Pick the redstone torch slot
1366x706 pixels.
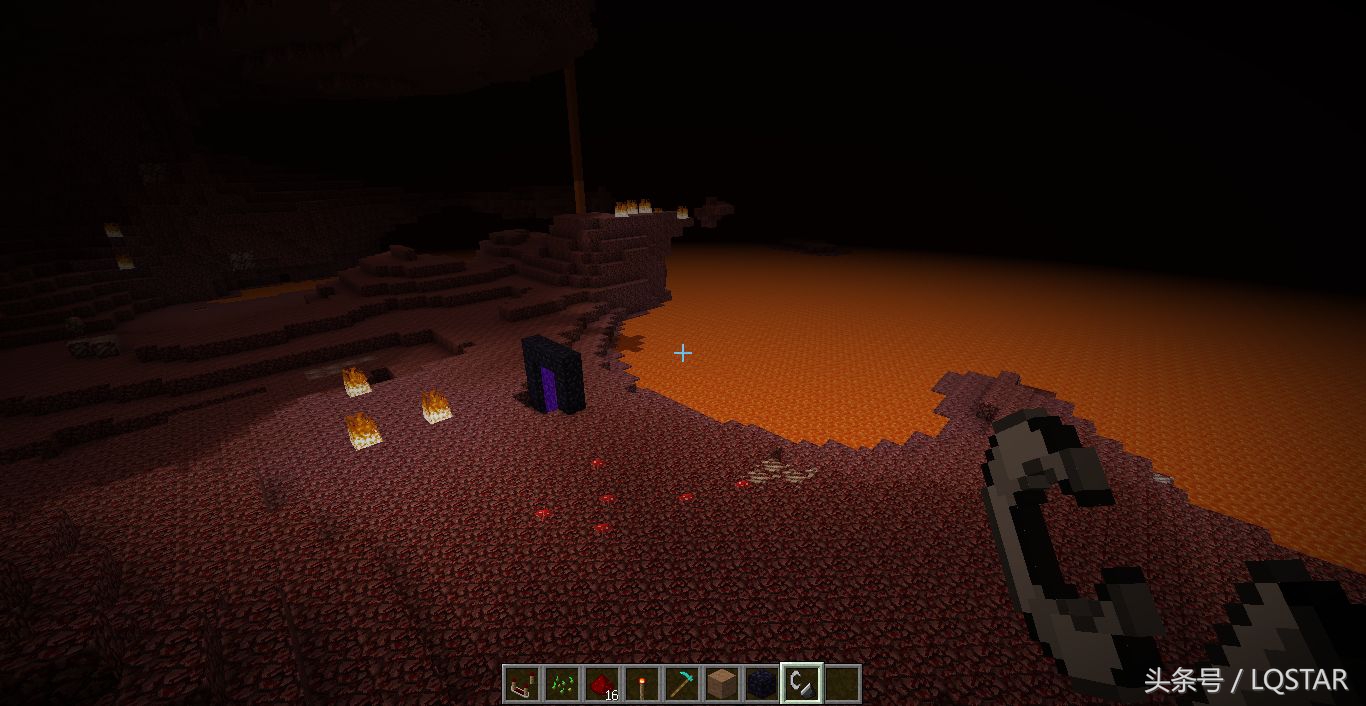[x=641, y=684]
